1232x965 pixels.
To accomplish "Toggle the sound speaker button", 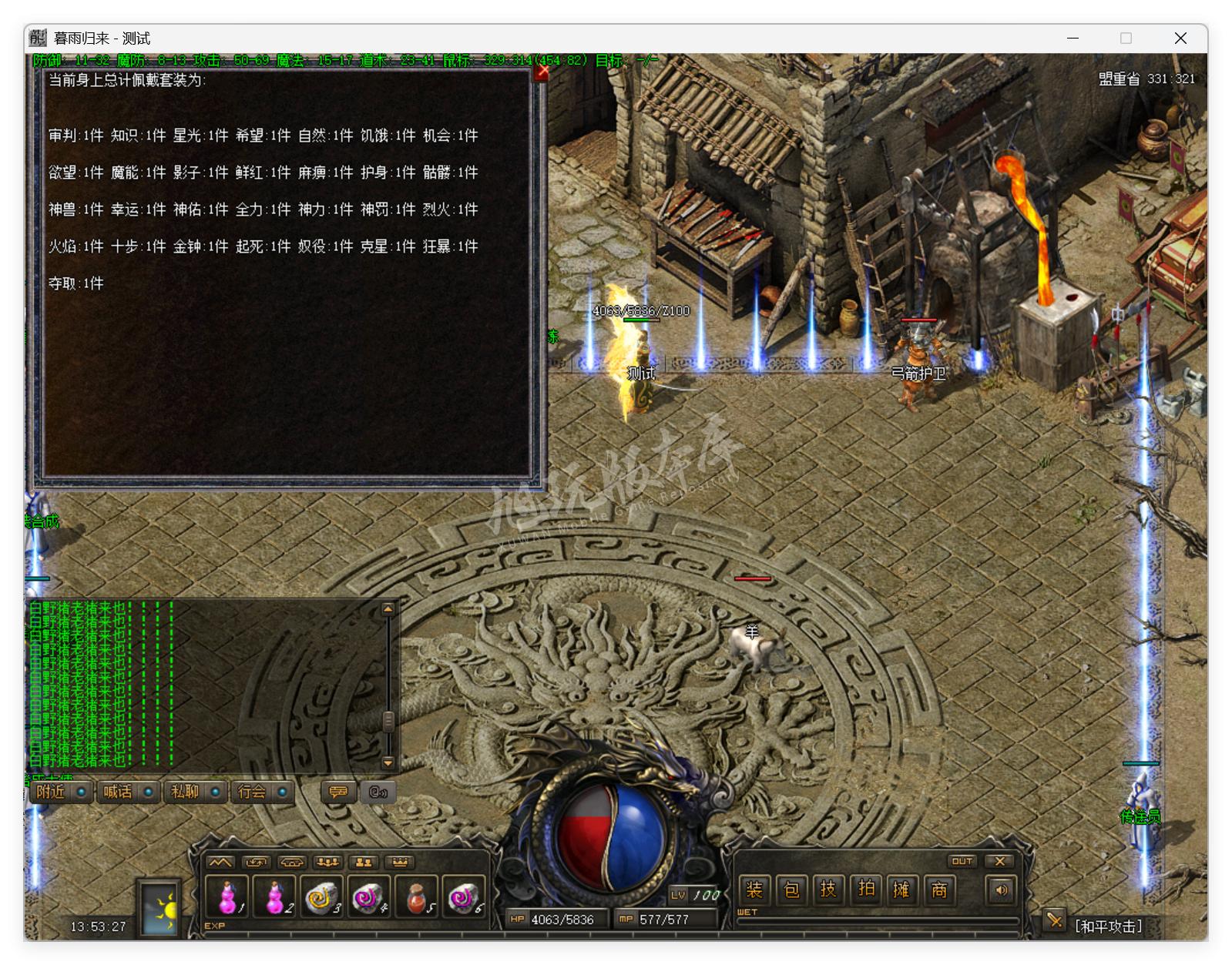I will click(x=1001, y=890).
